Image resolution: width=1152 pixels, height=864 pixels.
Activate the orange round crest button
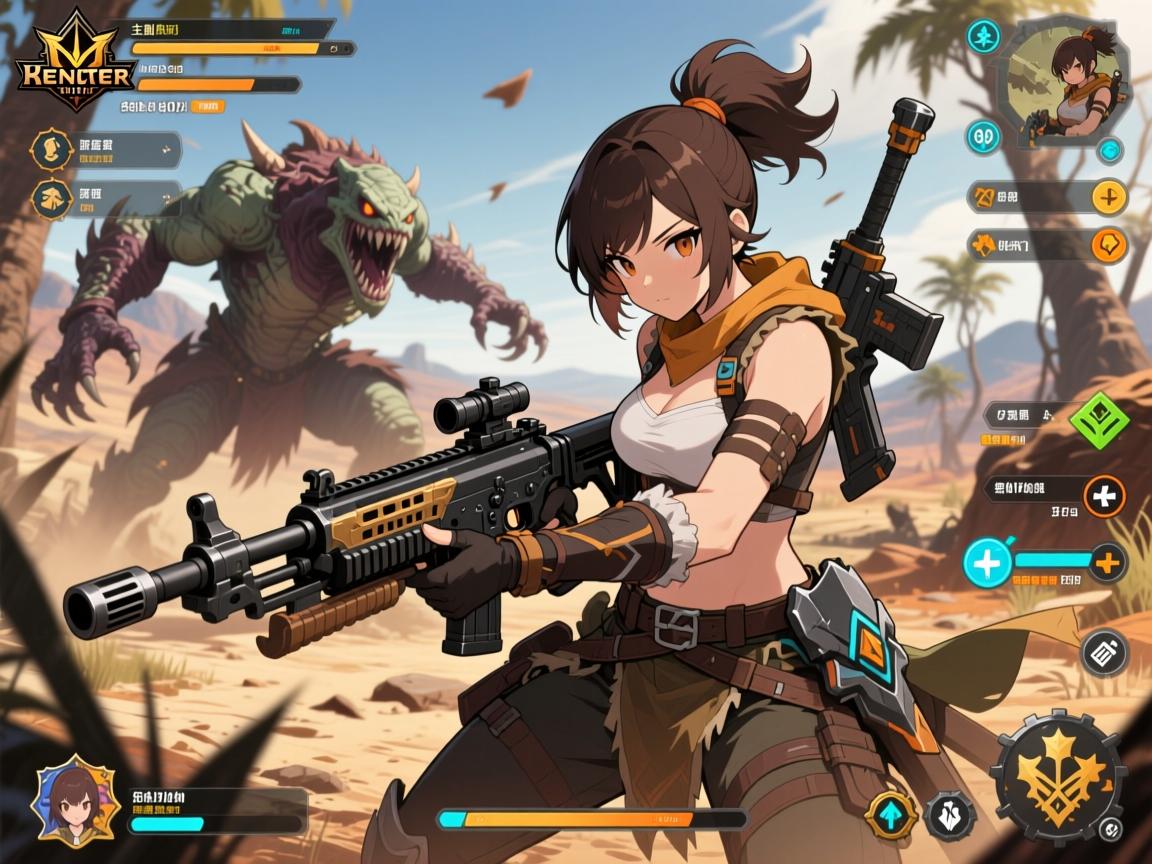[x=1109, y=244]
